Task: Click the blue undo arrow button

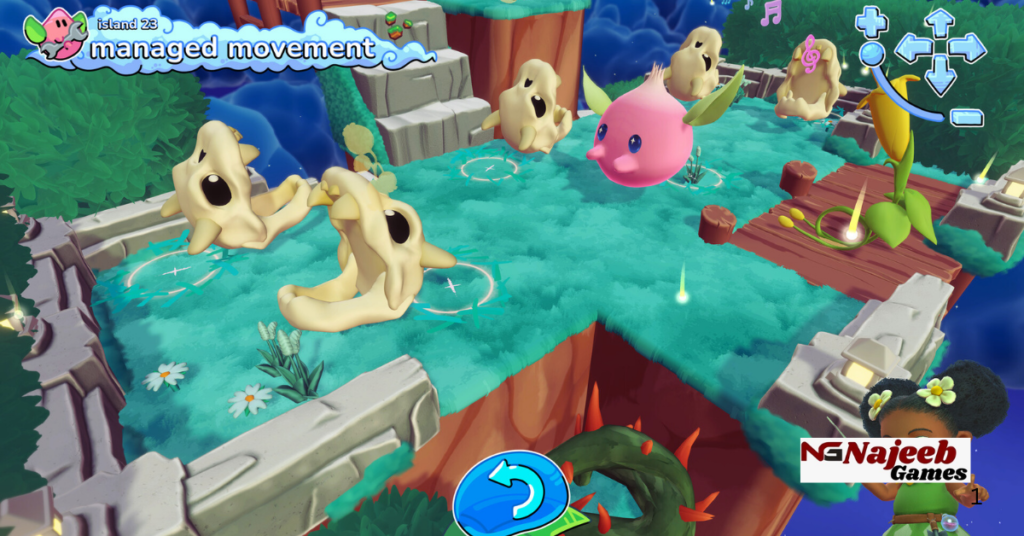Action: (511, 490)
